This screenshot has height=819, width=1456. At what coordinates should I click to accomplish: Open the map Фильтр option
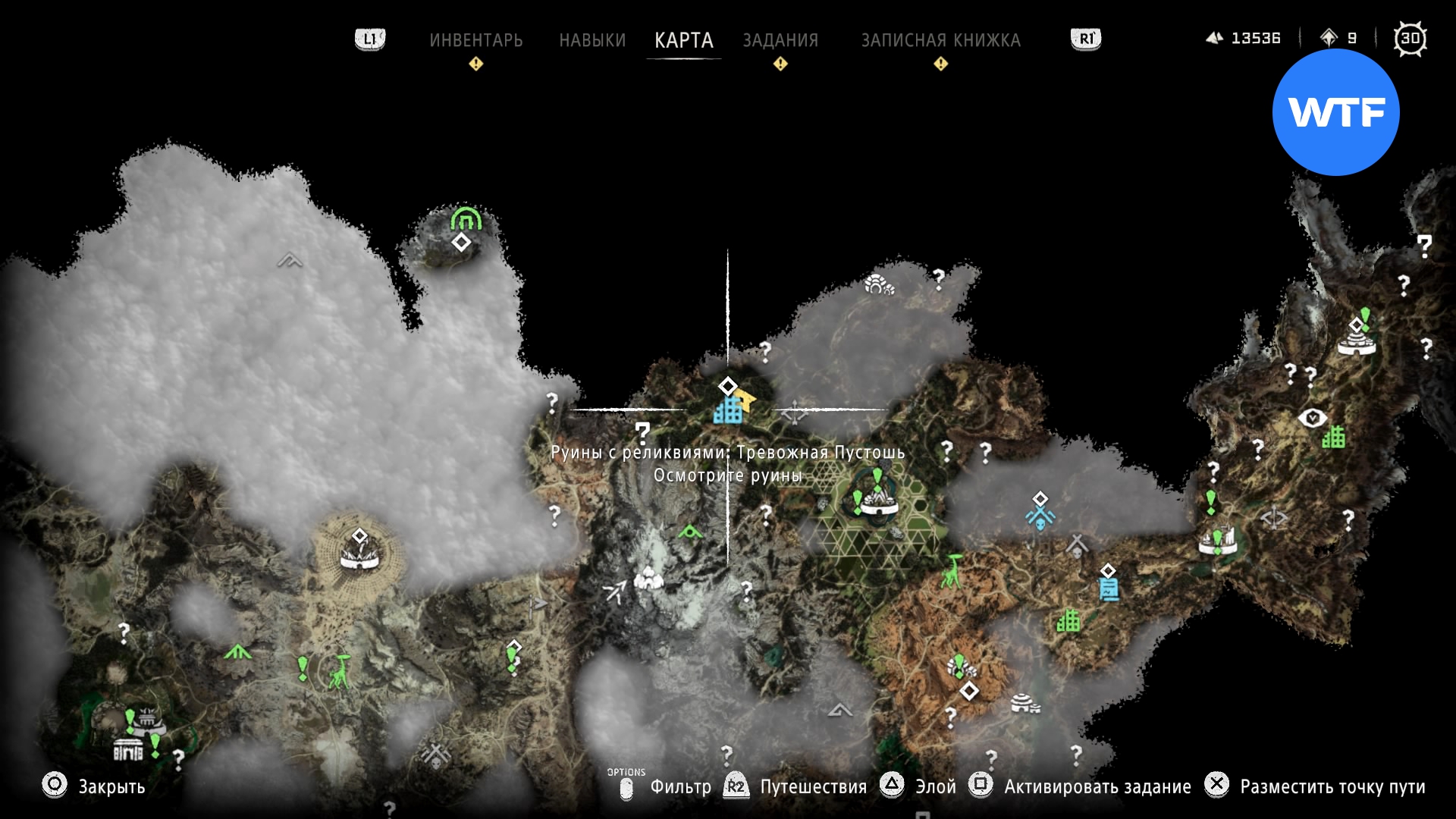click(680, 786)
